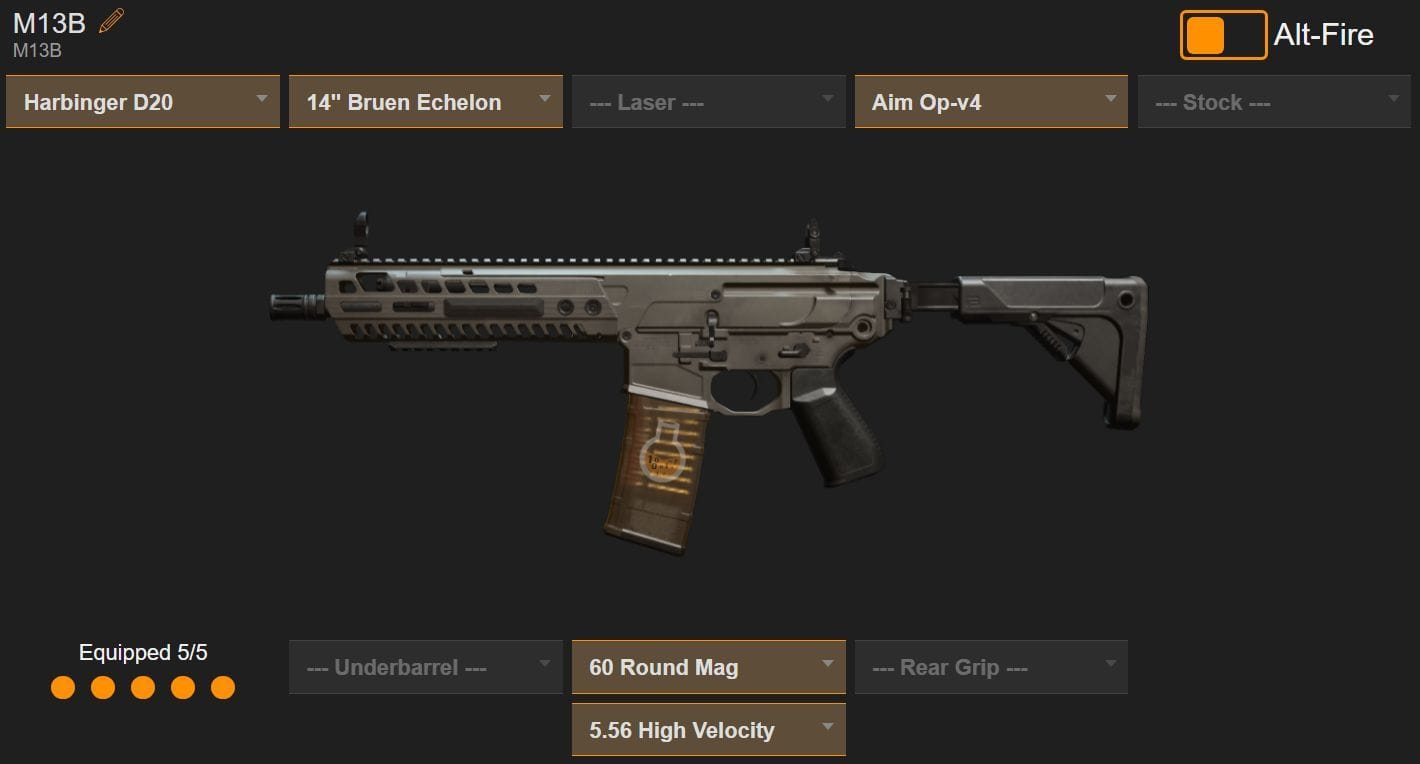Click the last orange equipped attachment dot

222,688
